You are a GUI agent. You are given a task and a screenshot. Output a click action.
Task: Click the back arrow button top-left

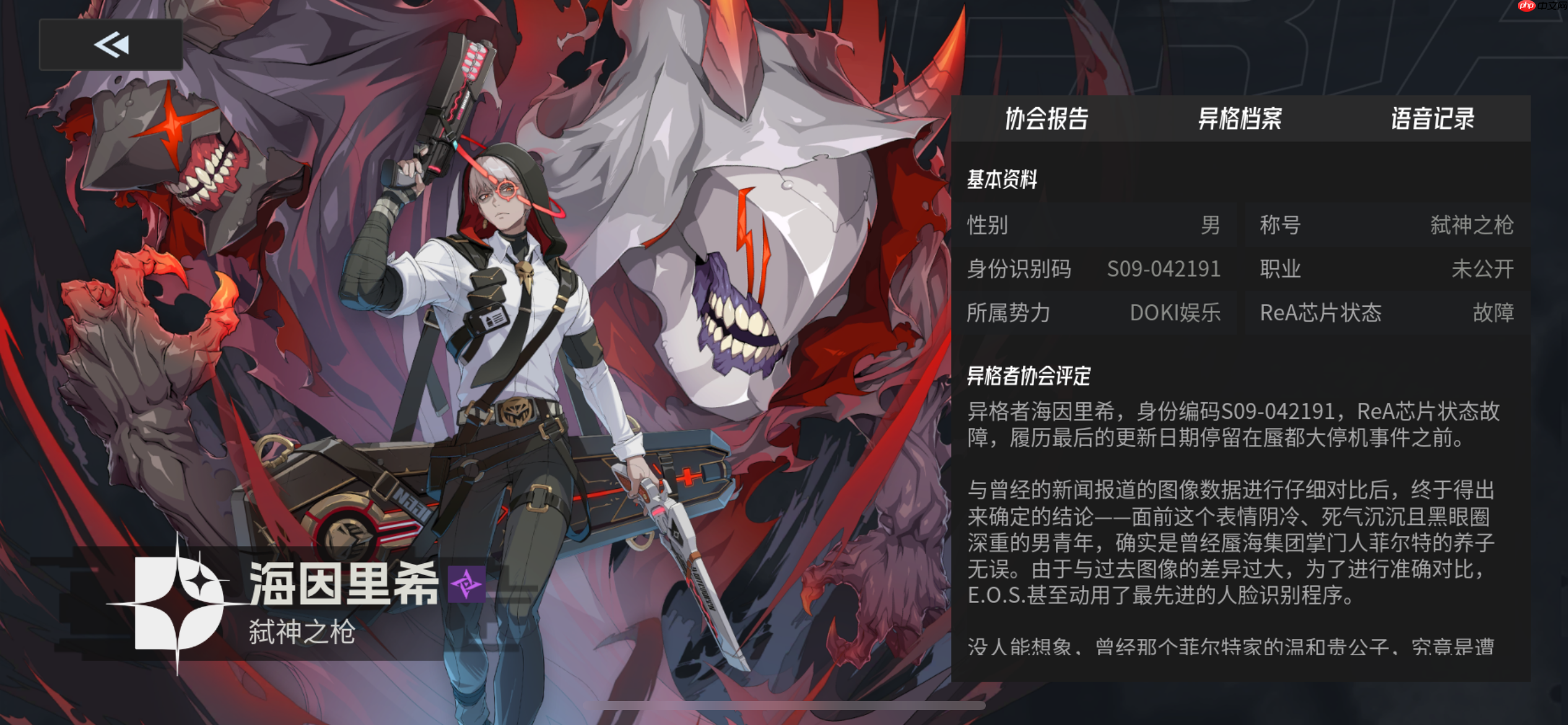pos(110,45)
